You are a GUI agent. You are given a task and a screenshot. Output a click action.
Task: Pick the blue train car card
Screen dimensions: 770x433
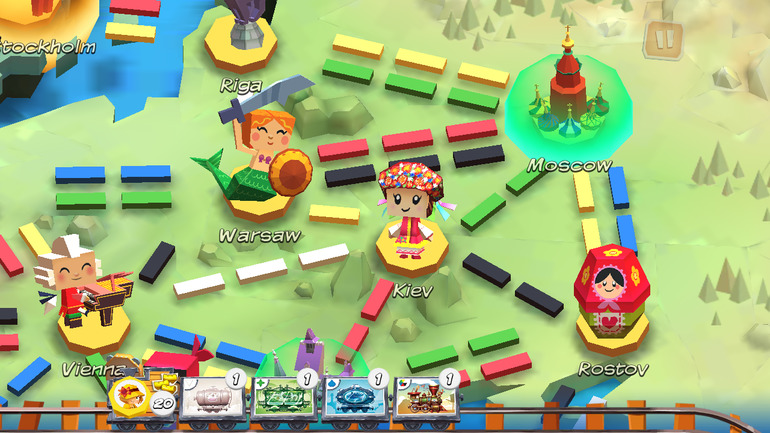354,397
